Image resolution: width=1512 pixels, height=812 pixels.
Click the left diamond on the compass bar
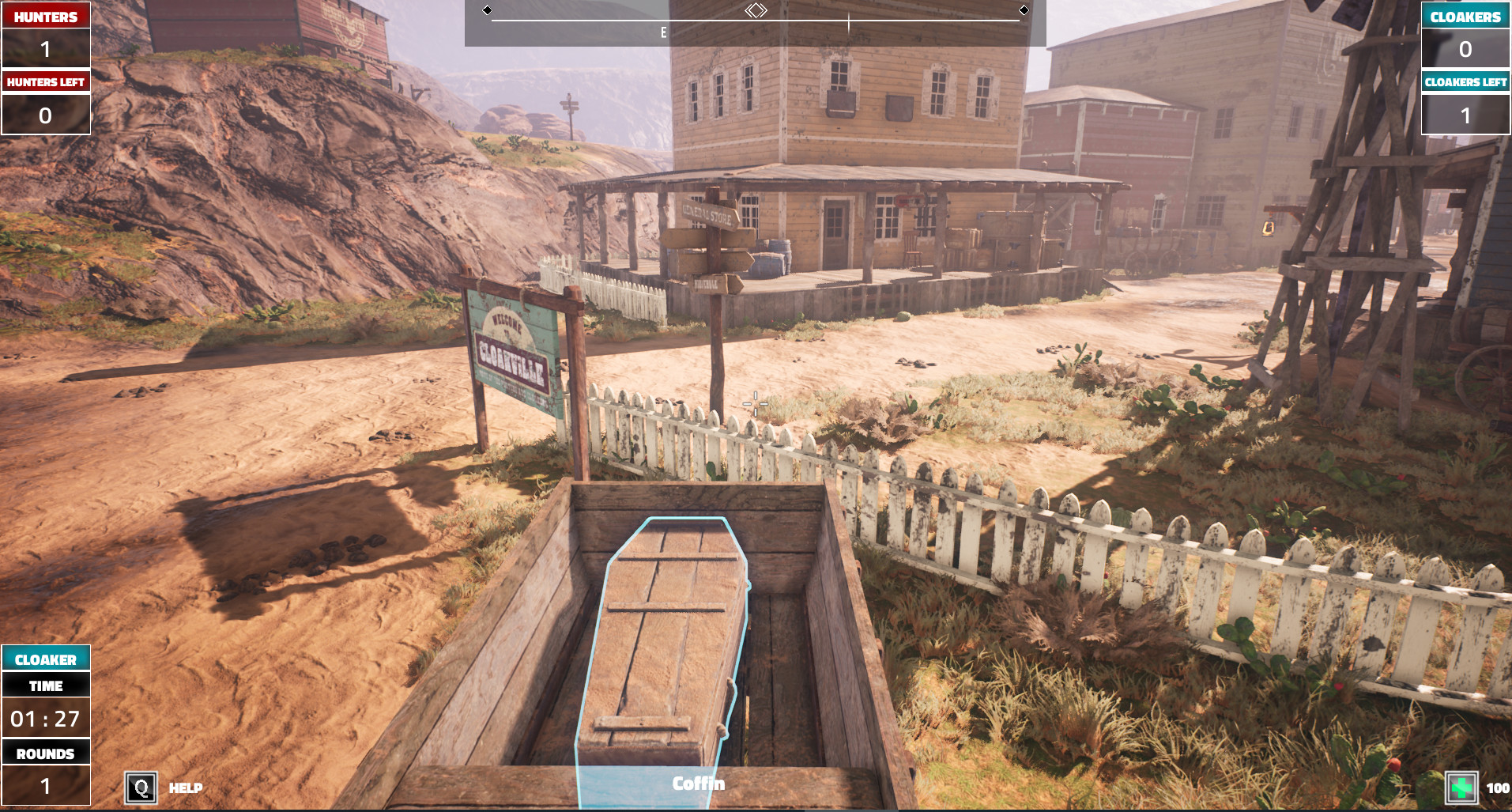click(488, 9)
